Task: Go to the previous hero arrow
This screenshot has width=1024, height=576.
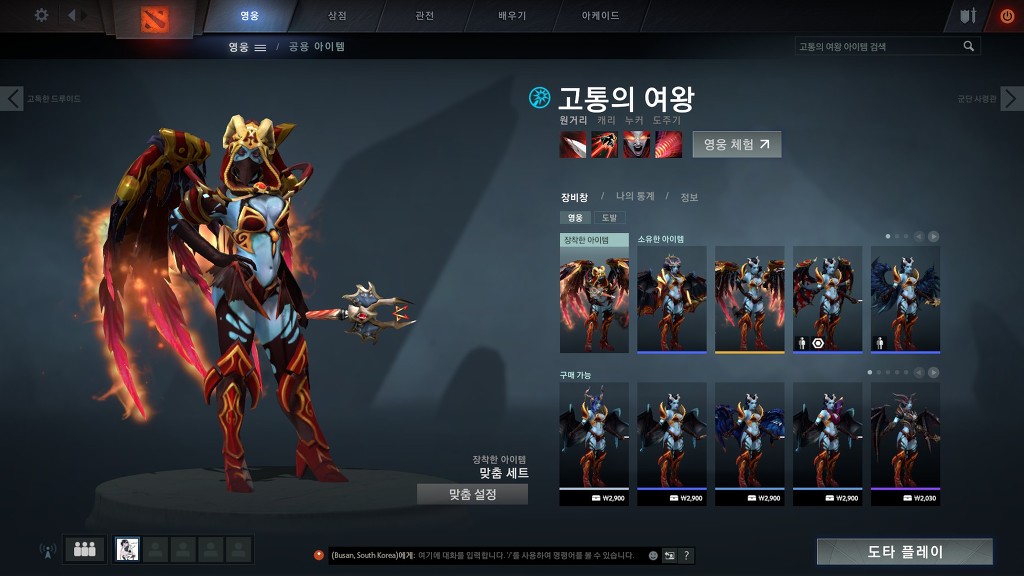Action: click(12, 98)
